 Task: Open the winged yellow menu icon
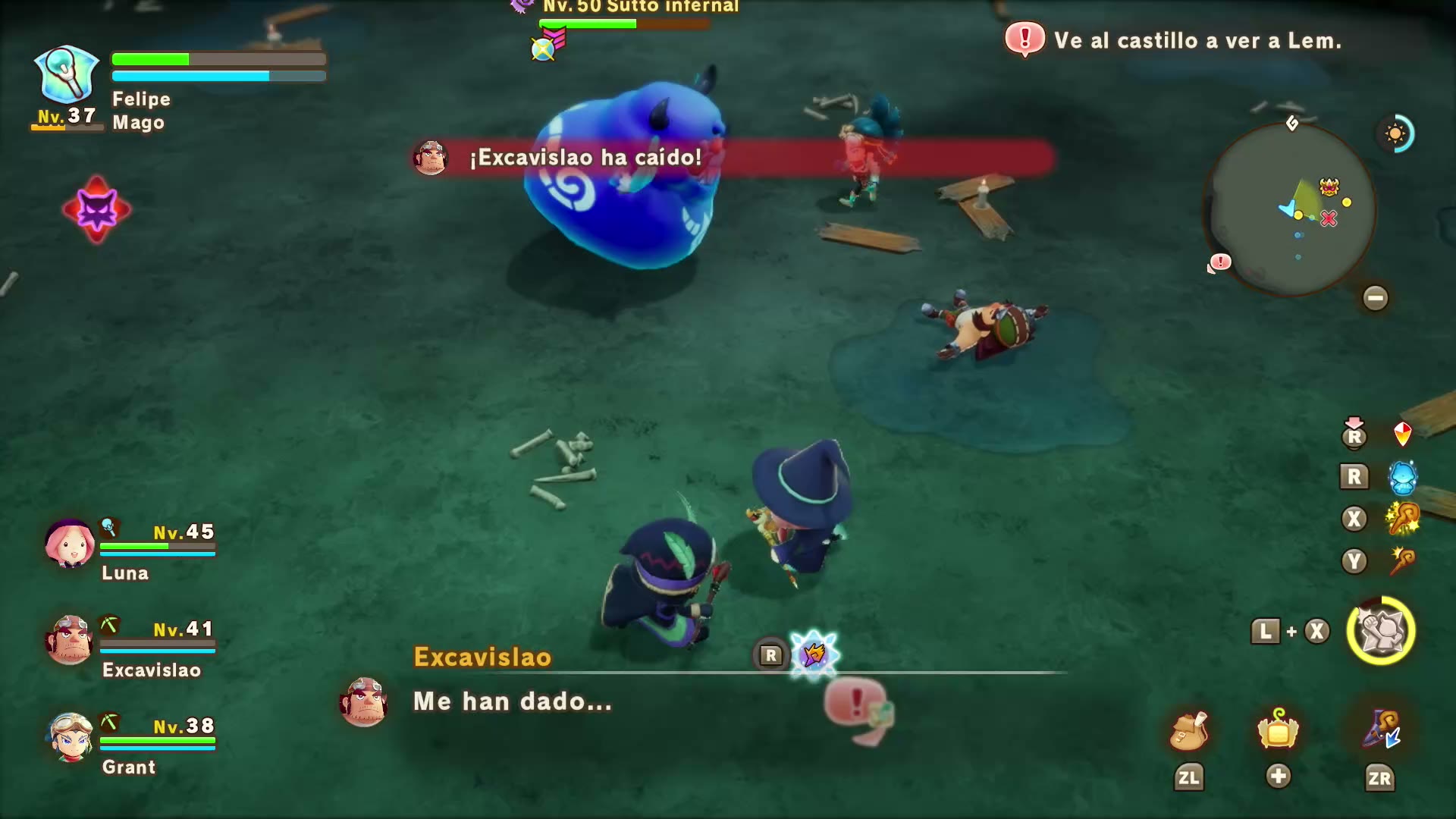click(1278, 730)
